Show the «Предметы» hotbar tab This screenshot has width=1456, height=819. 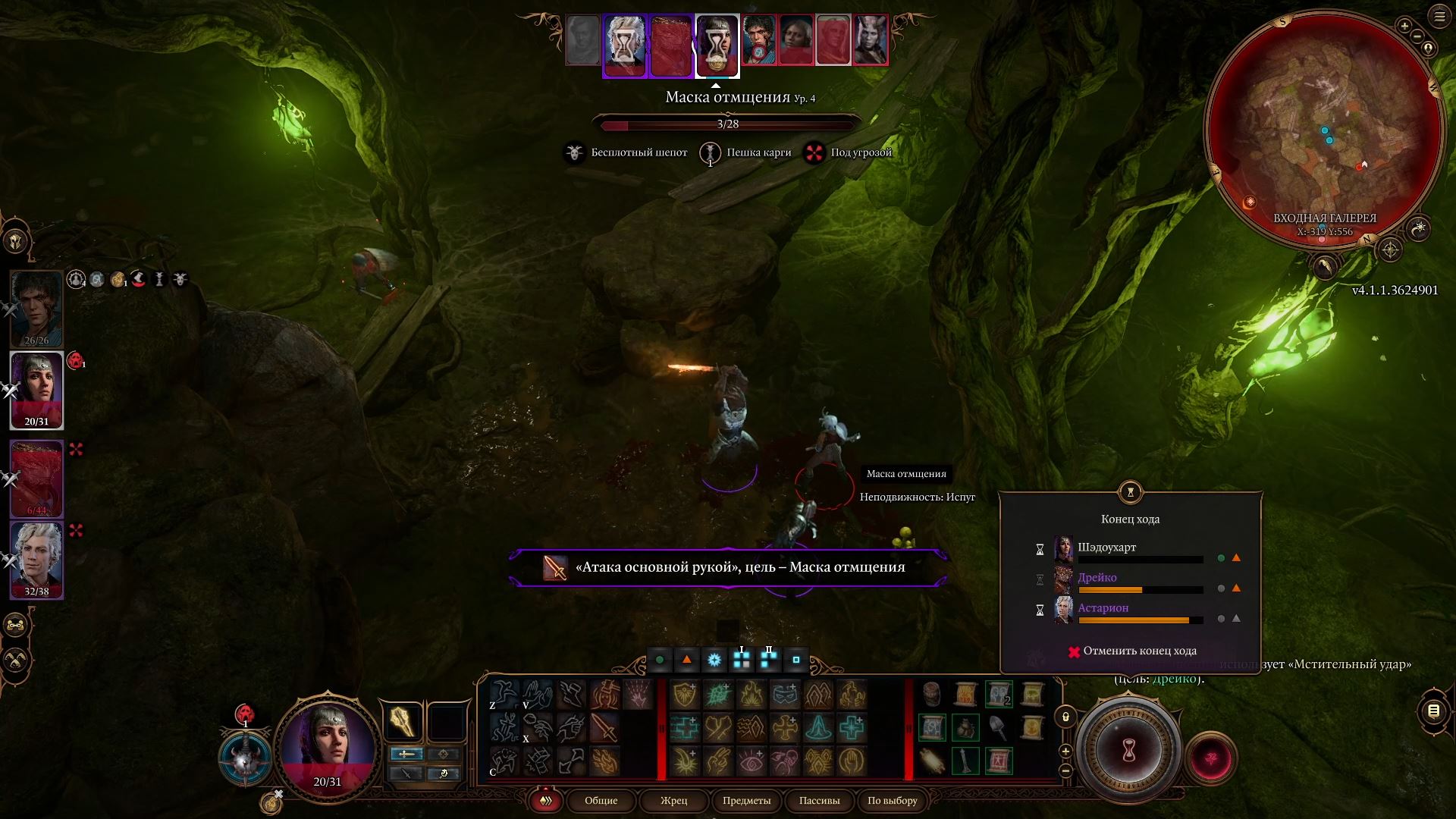point(746,801)
